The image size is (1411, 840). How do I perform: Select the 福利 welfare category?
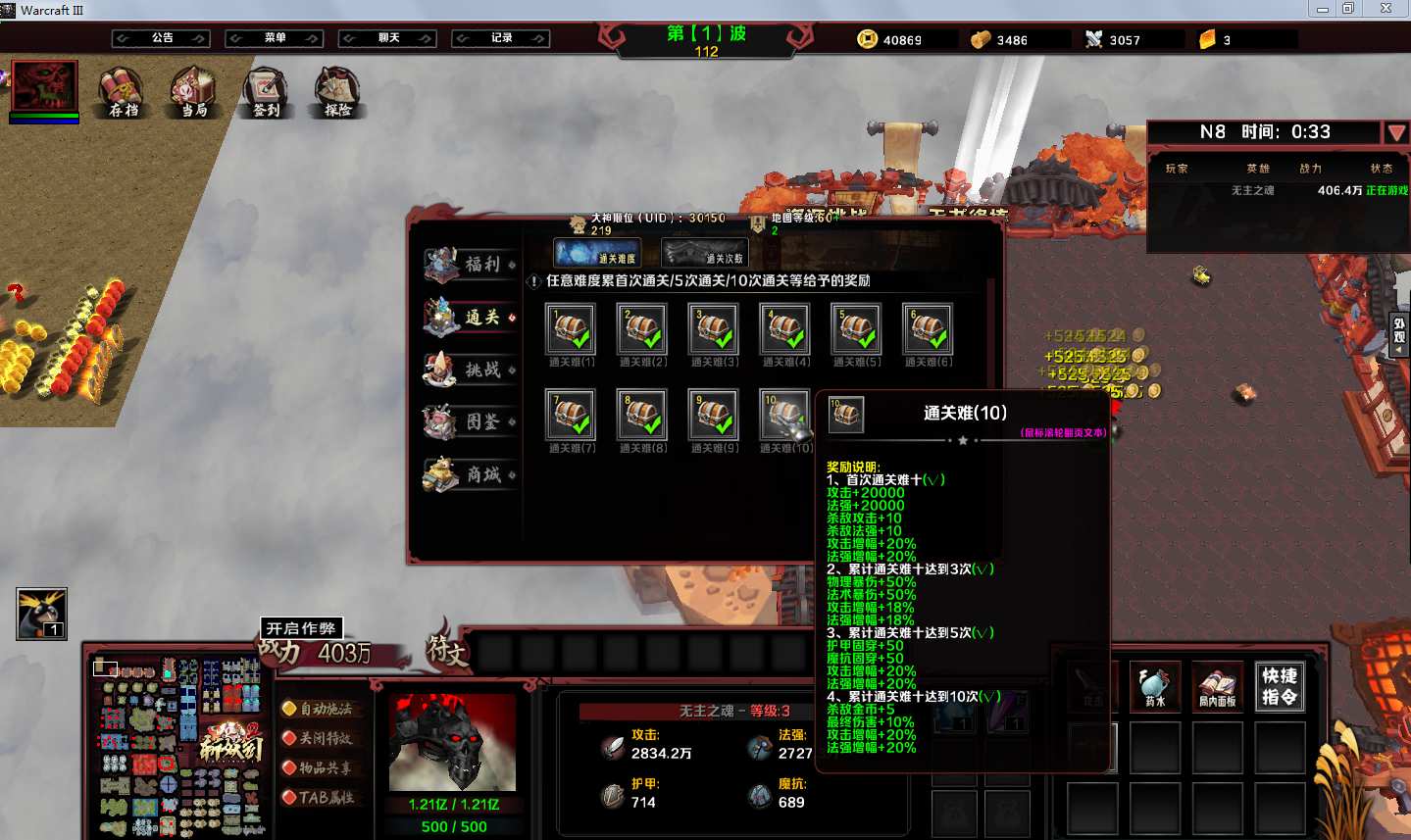point(471,264)
